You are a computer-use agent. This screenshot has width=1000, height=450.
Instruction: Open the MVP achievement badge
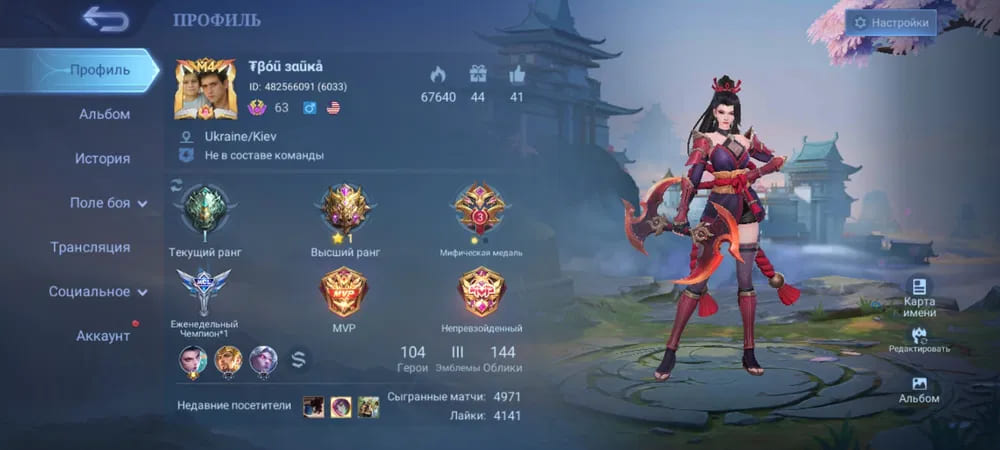[x=344, y=292]
